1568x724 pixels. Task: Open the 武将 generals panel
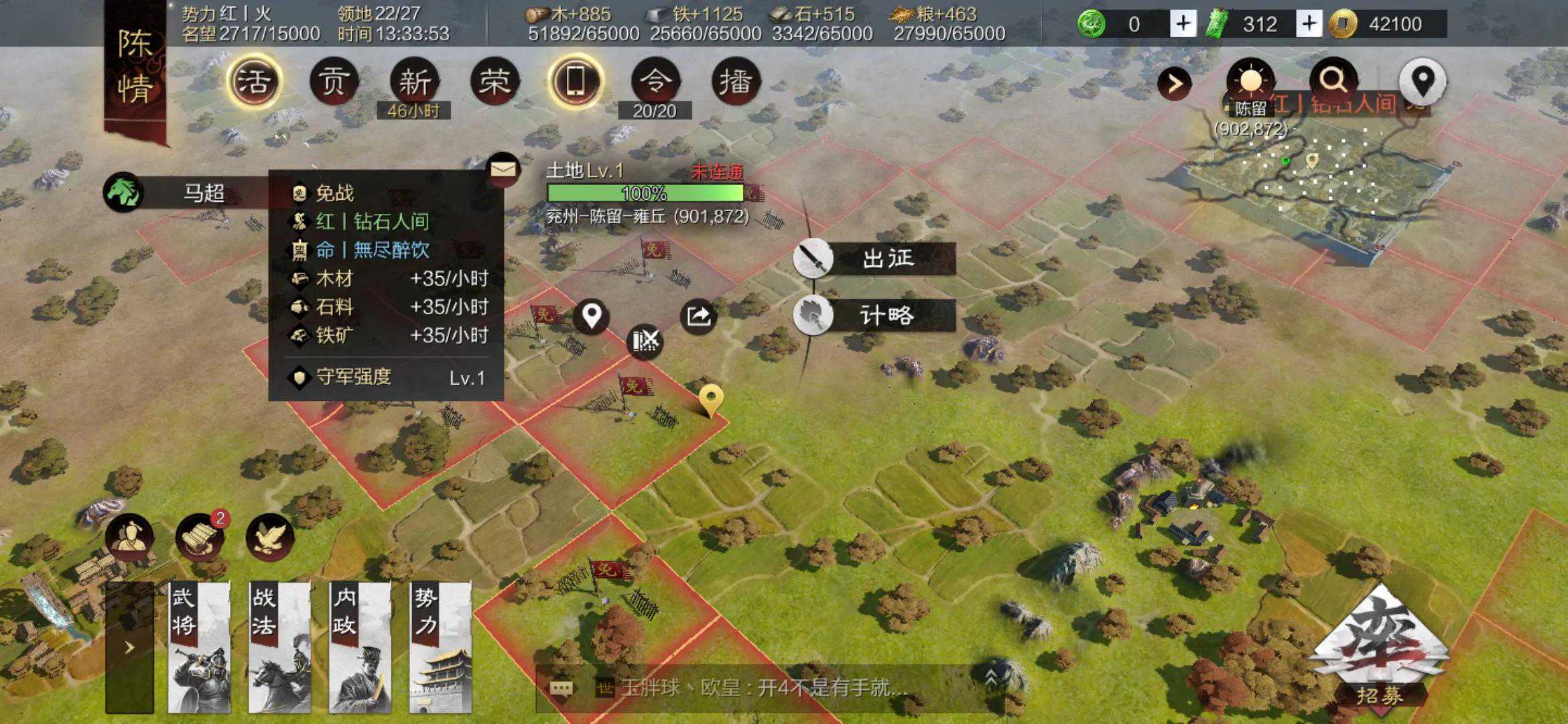pyautogui.click(x=199, y=647)
